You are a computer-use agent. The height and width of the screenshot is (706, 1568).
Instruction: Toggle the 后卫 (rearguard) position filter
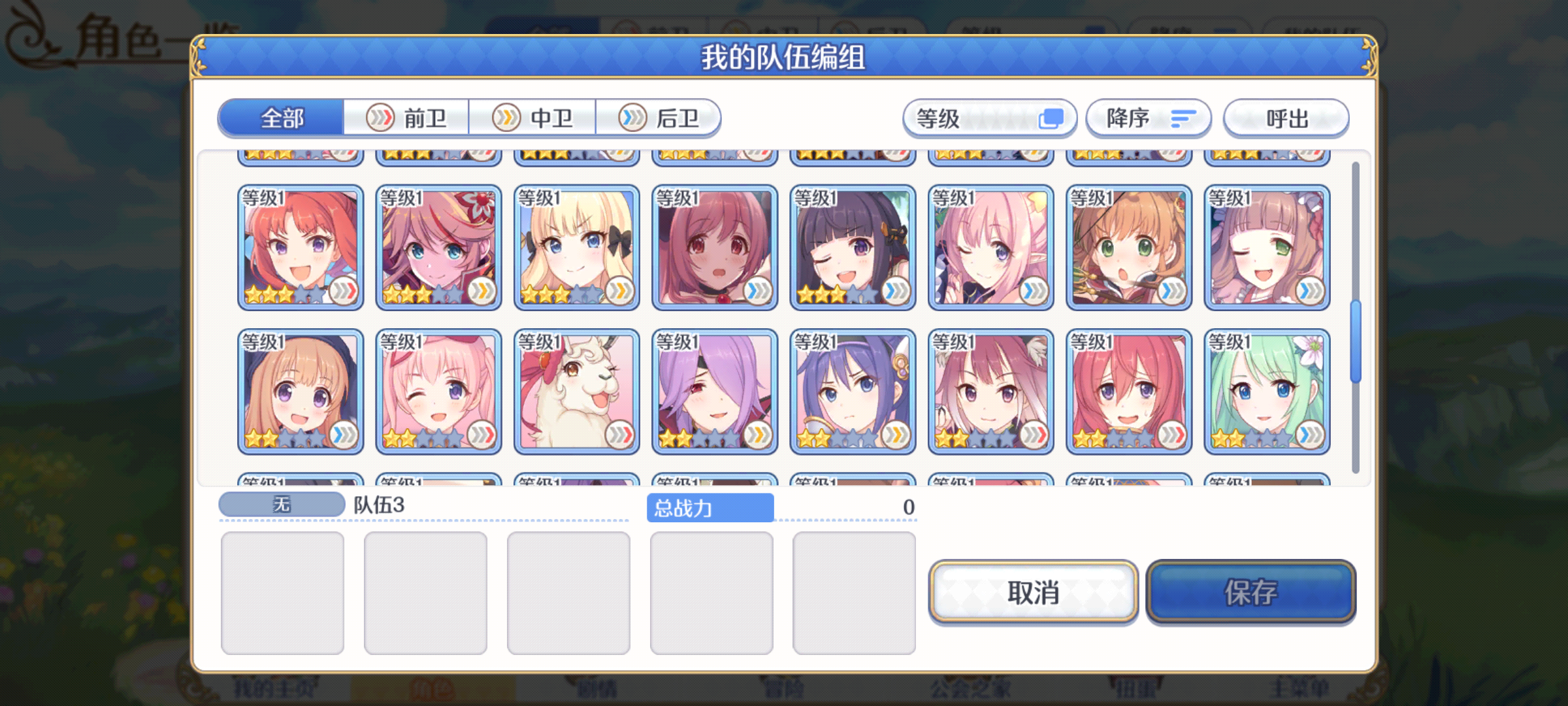[x=660, y=118]
